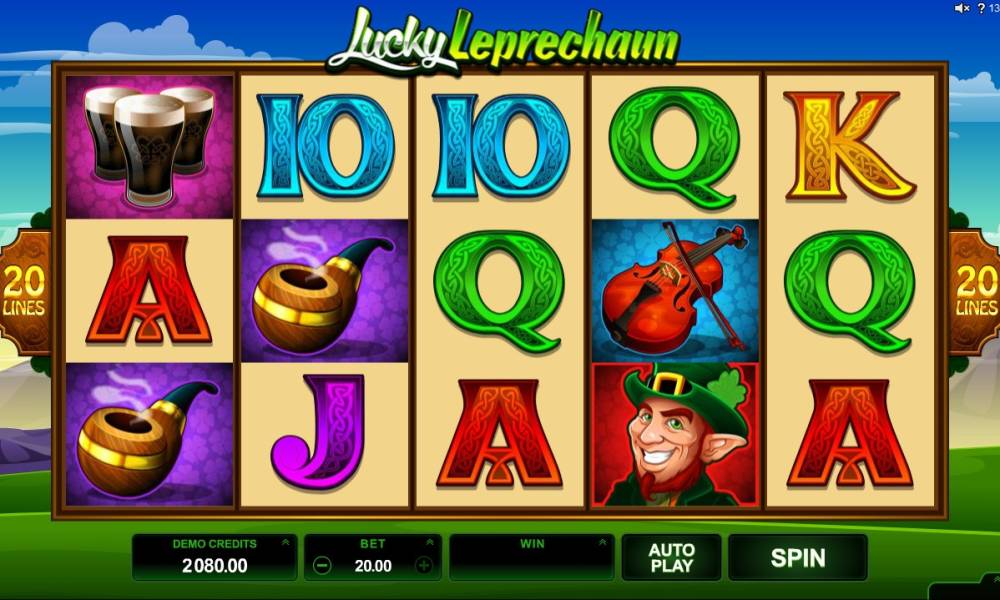Open the Auto Play options
Screen dimensions: 1000x600
pos(671,557)
